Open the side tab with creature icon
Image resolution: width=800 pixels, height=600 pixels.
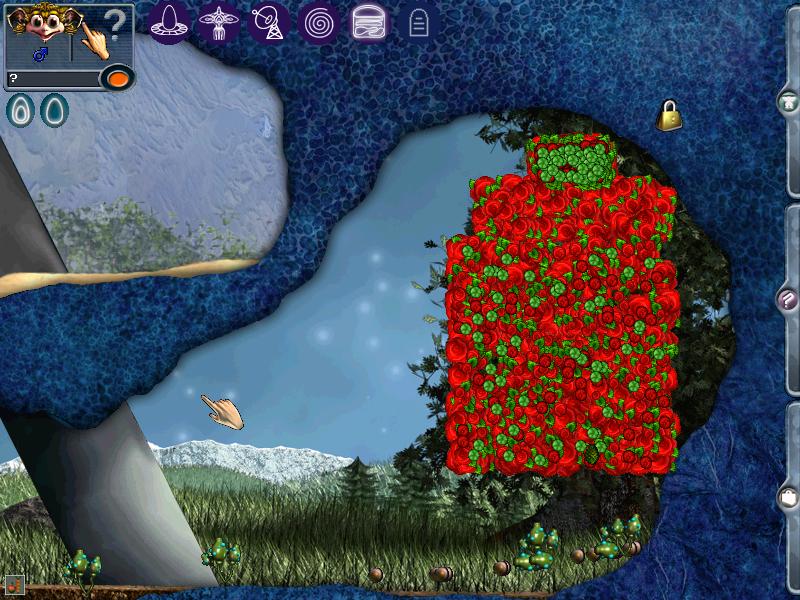(788, 101)
